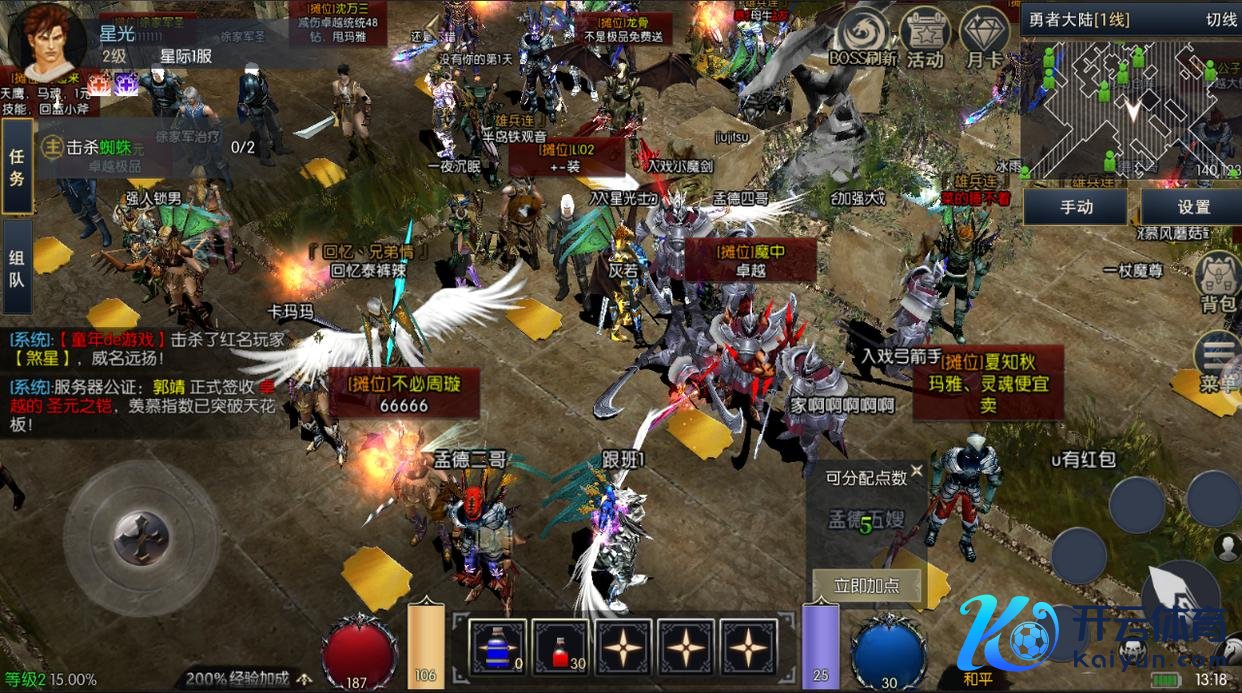Viewport: 1242px width, 693px height.
Task: Switch to the 组队 team tab
Action: point(17,267)
